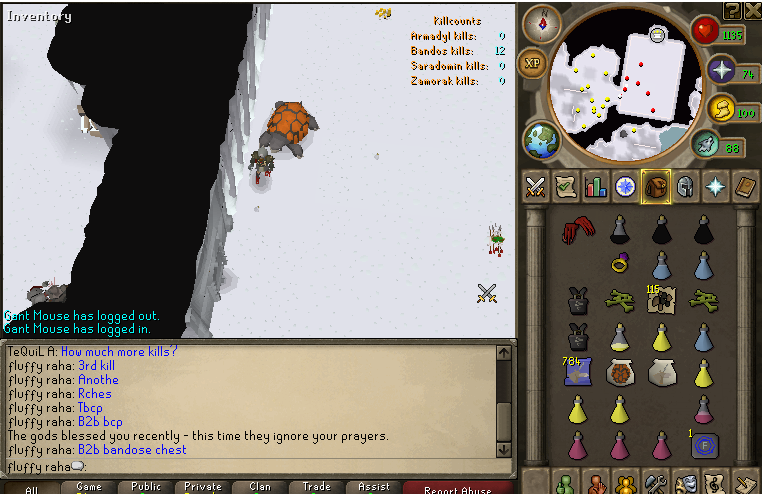Open the Magic spellbook tab

(x=746, y=186)
